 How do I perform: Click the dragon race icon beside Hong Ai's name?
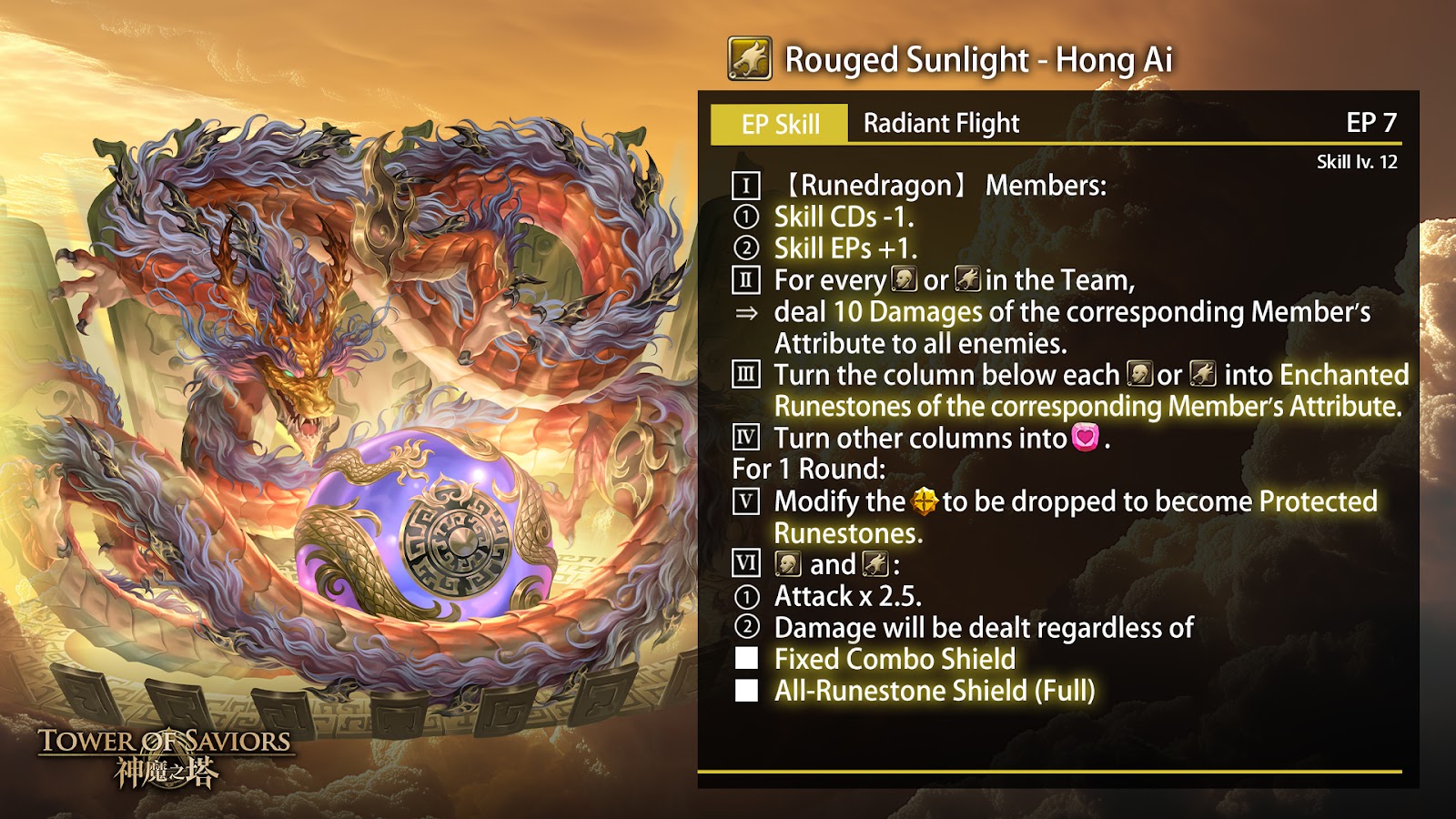pos(750,59)
